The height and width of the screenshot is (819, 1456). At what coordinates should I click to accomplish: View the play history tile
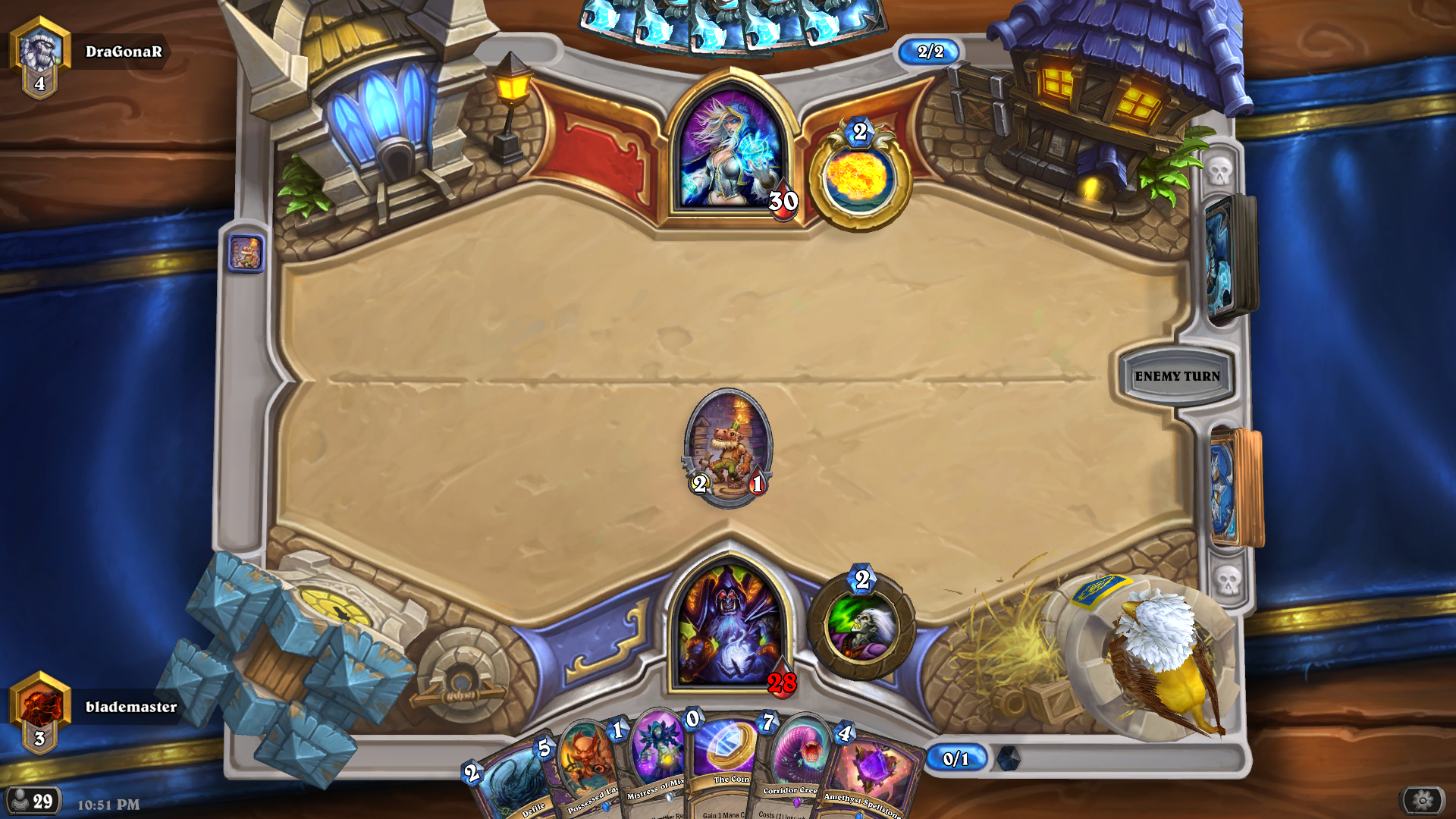pos(246,253)
